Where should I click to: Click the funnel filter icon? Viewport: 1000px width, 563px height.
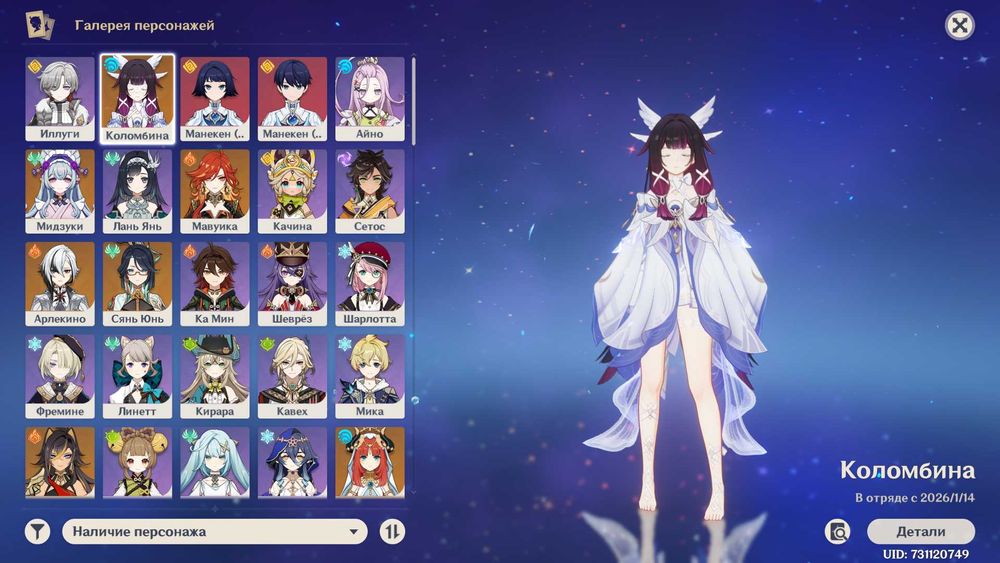(x=38, y=532)
